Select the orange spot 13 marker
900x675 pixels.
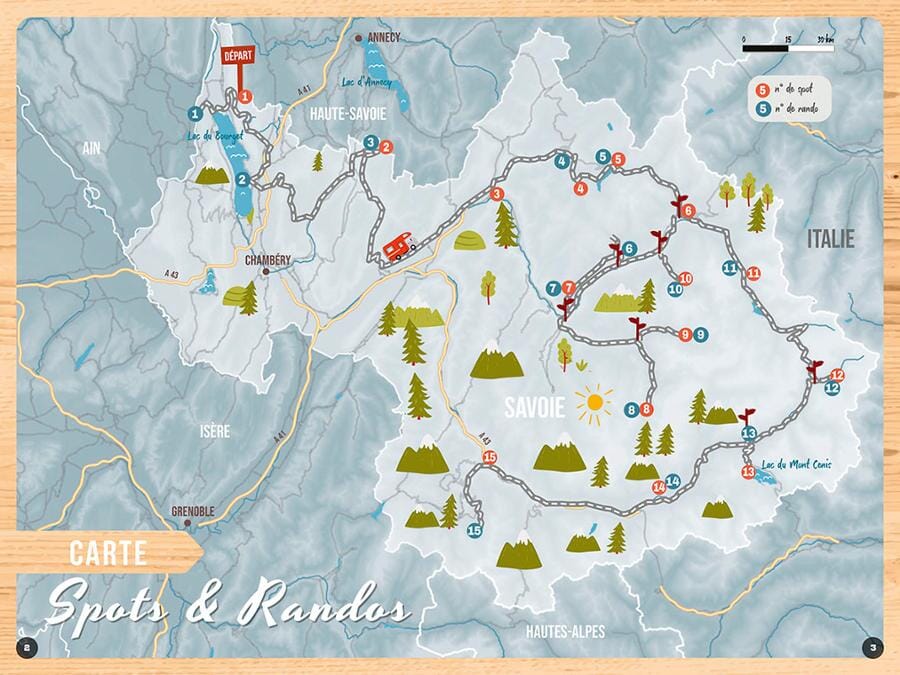pyautogui.click(x=747, y=472)
